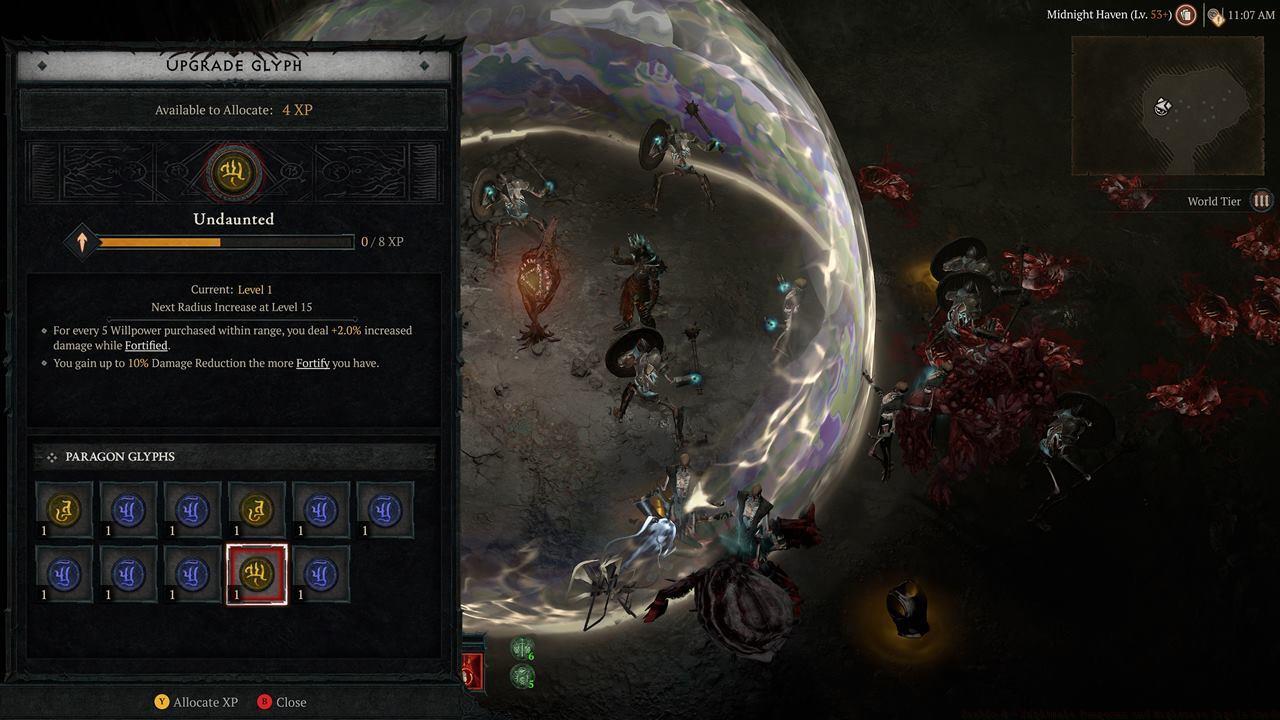Image resolution: width=1280 pixels, height=720 pixels.
Task: Click the Undaunted glyph in the carousel preview
Action: [233, 172]
